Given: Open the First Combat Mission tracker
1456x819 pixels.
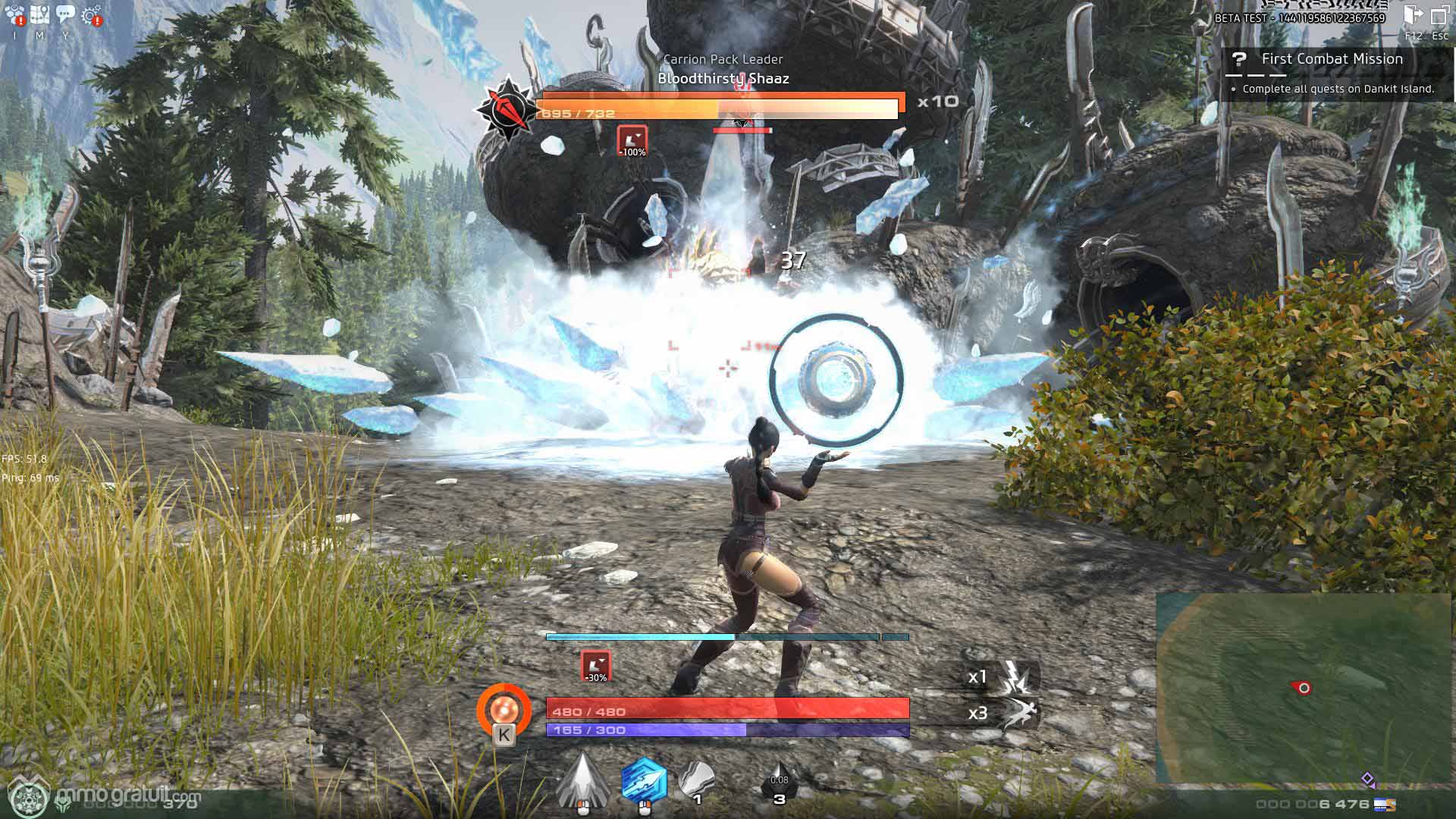Looking at the screenshot, I should [x=1331, y=59].
